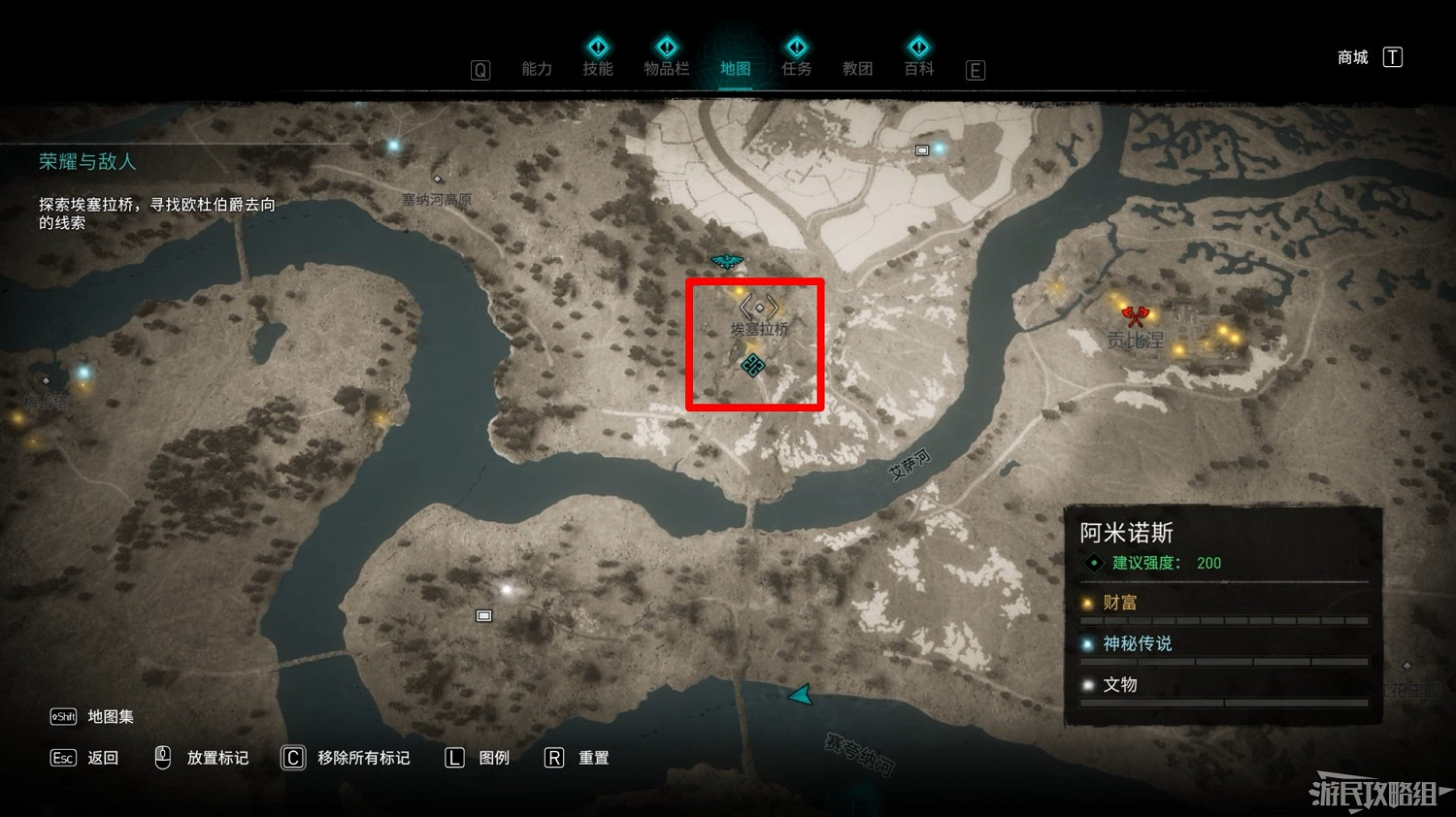Select the 百科 (Codex) diamond icon

click(x=918, y=47)
